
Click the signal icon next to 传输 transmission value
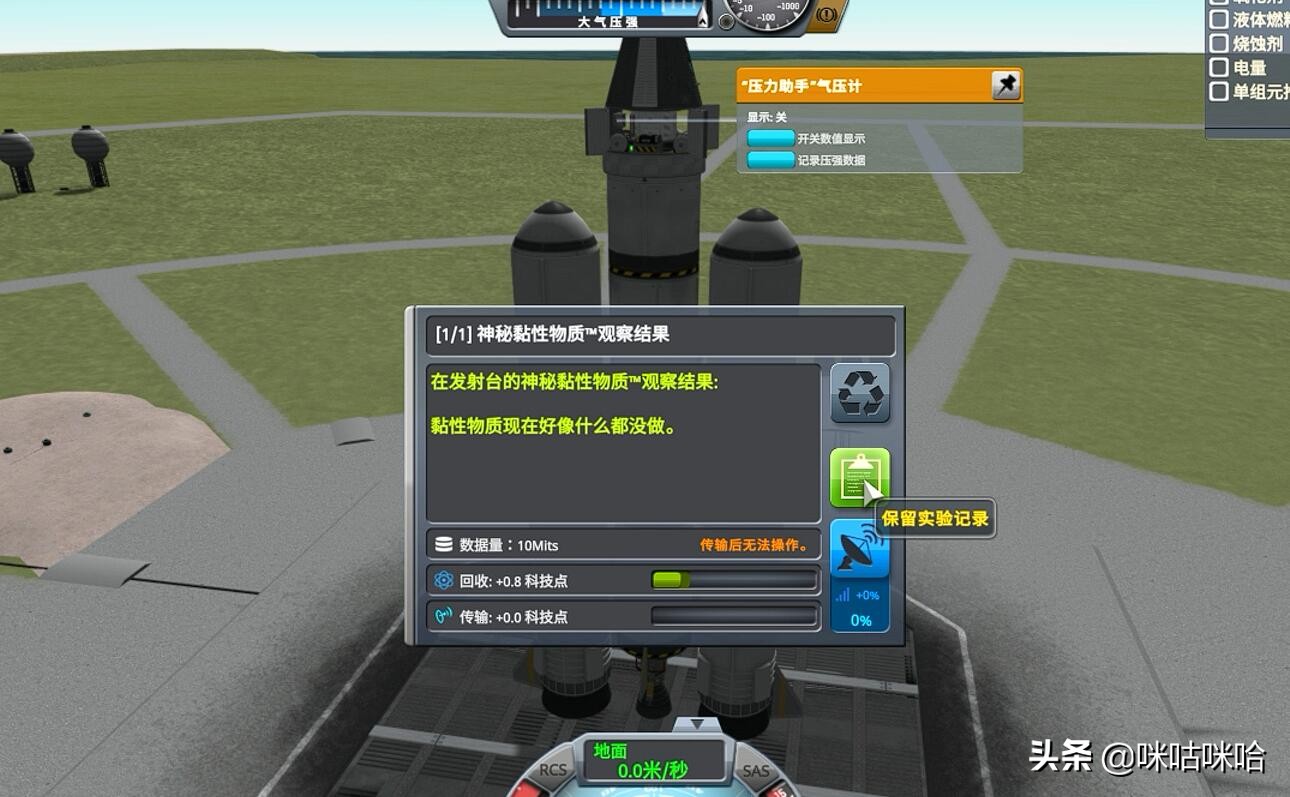(441, 617)
